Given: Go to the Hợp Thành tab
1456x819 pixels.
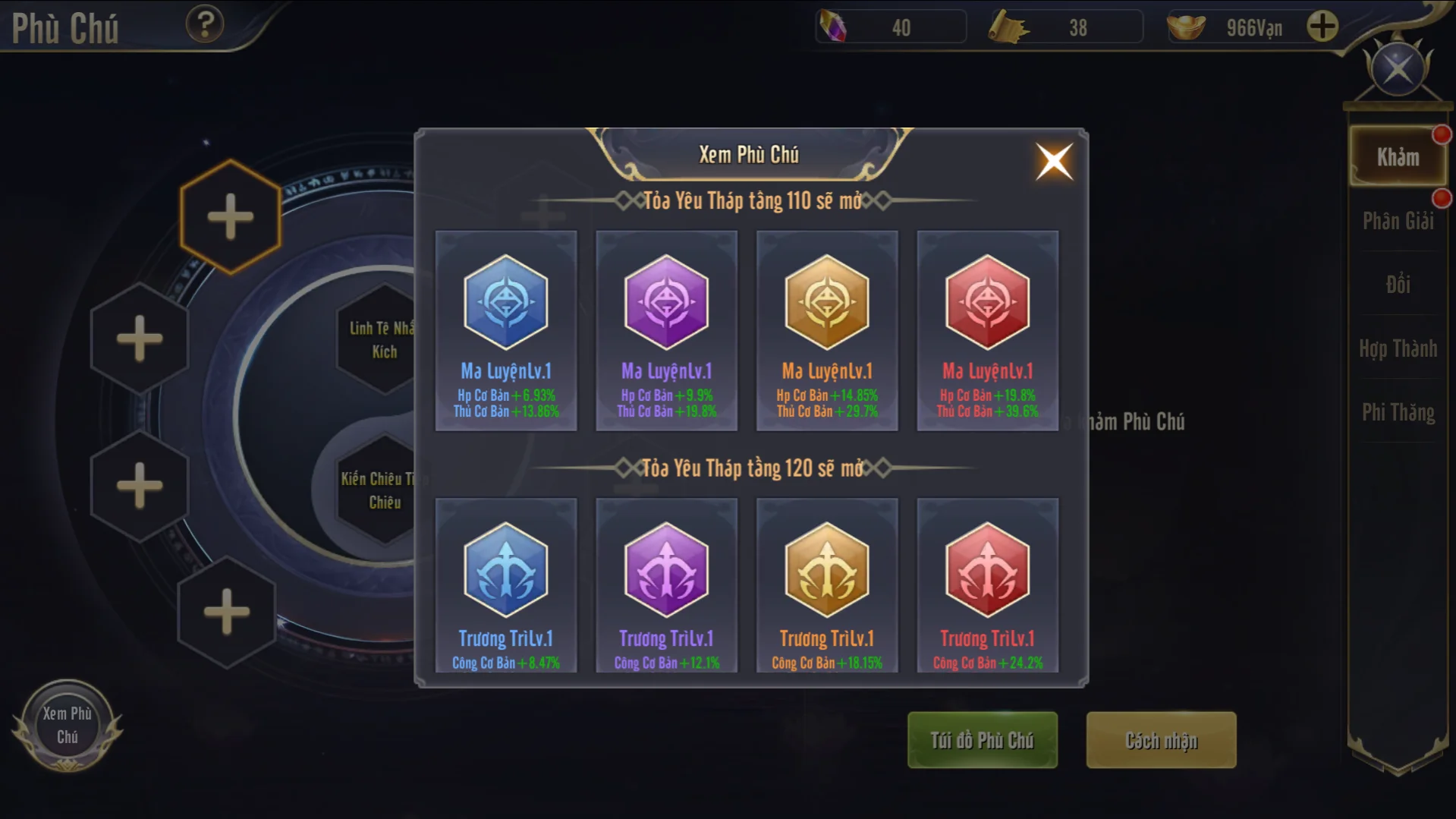Looking at the screenshot, I should [x=1398, y=348].
